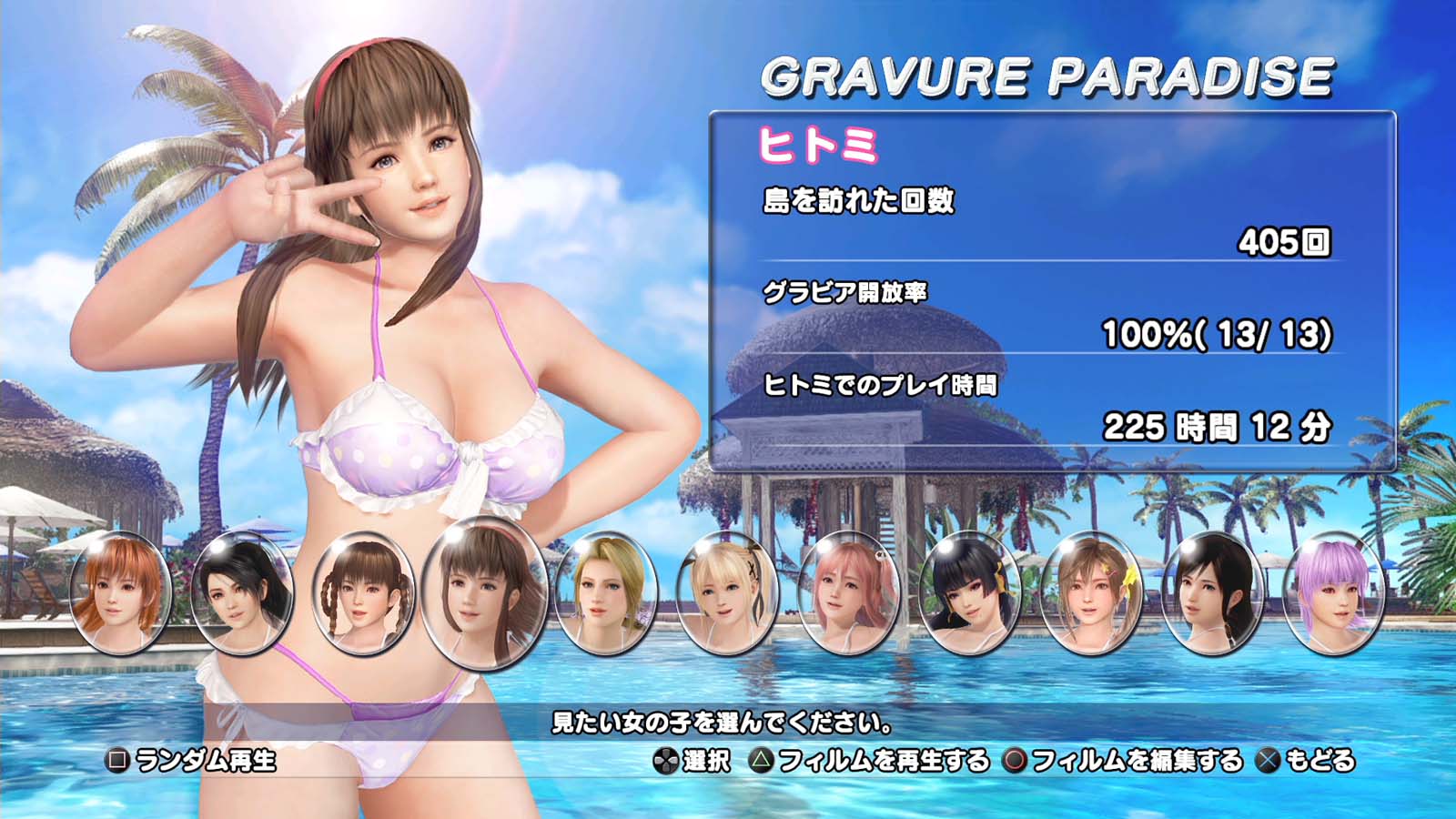This screenshot has height=819, width=1456.
Task: Pick the pink-haired girl portrait
Action: click(x=848, y=591)
